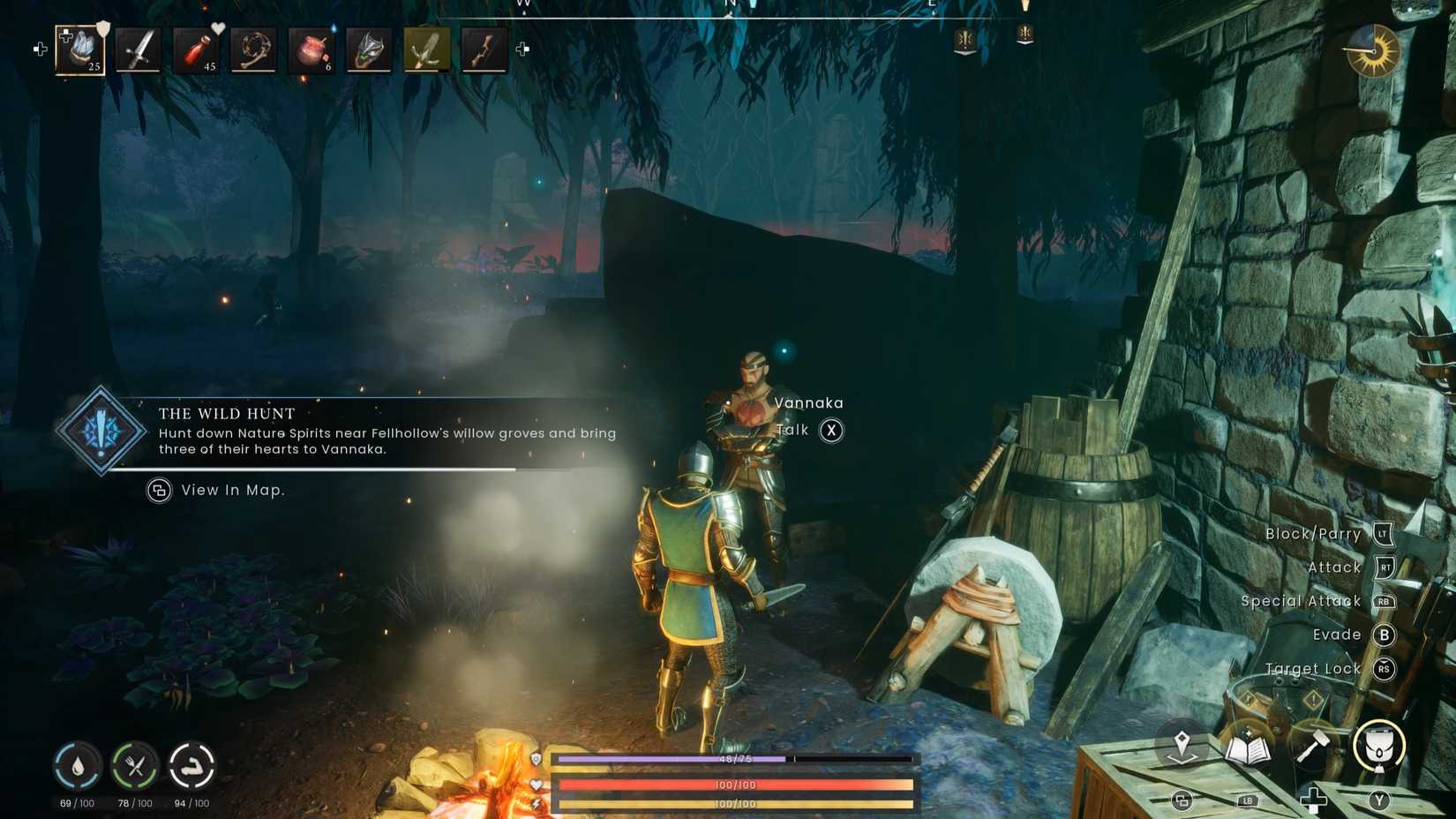Select the red health potion slot
Image resolution: width=1456 pixels, height=819 pixels.
[x=196, y=50]
